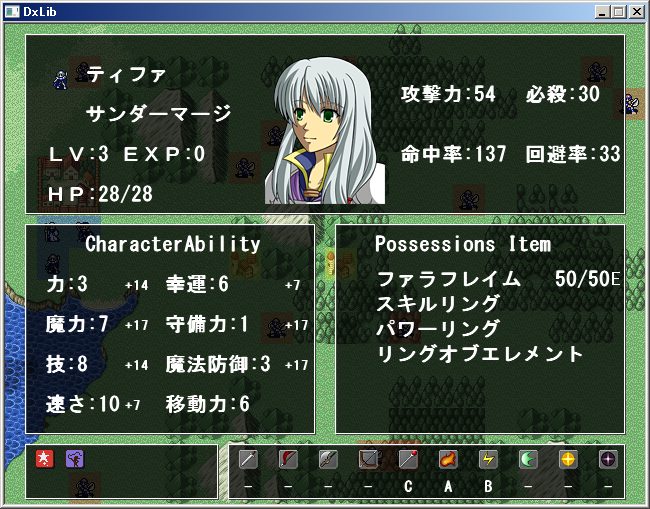Click the red star skill icon
Viewport: 650px width, 509px height.
(45, 459)
